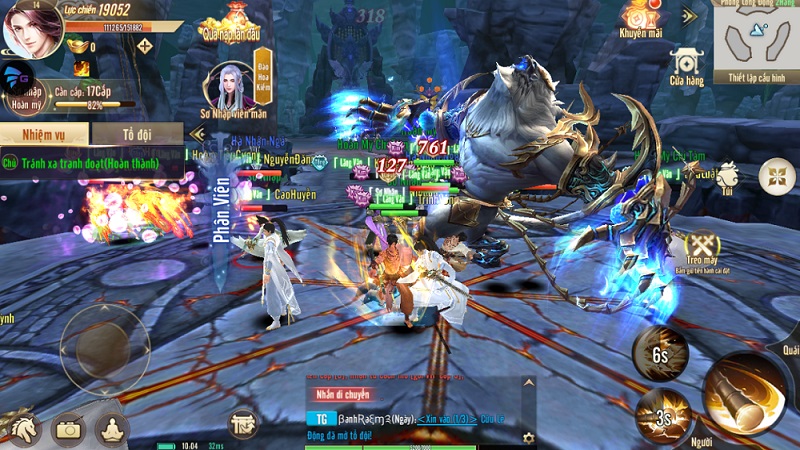This screenshot has height=450, width=800.
Task: Open the horse mount icon
Action: pyautogui.click(x=20, y=428)
